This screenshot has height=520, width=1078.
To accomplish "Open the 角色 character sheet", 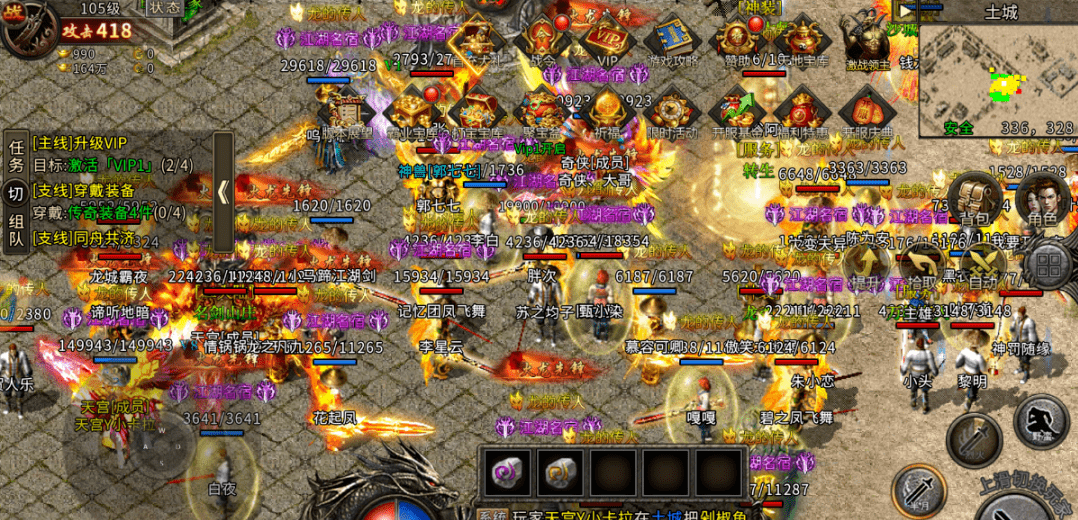I will (1041, 198).
